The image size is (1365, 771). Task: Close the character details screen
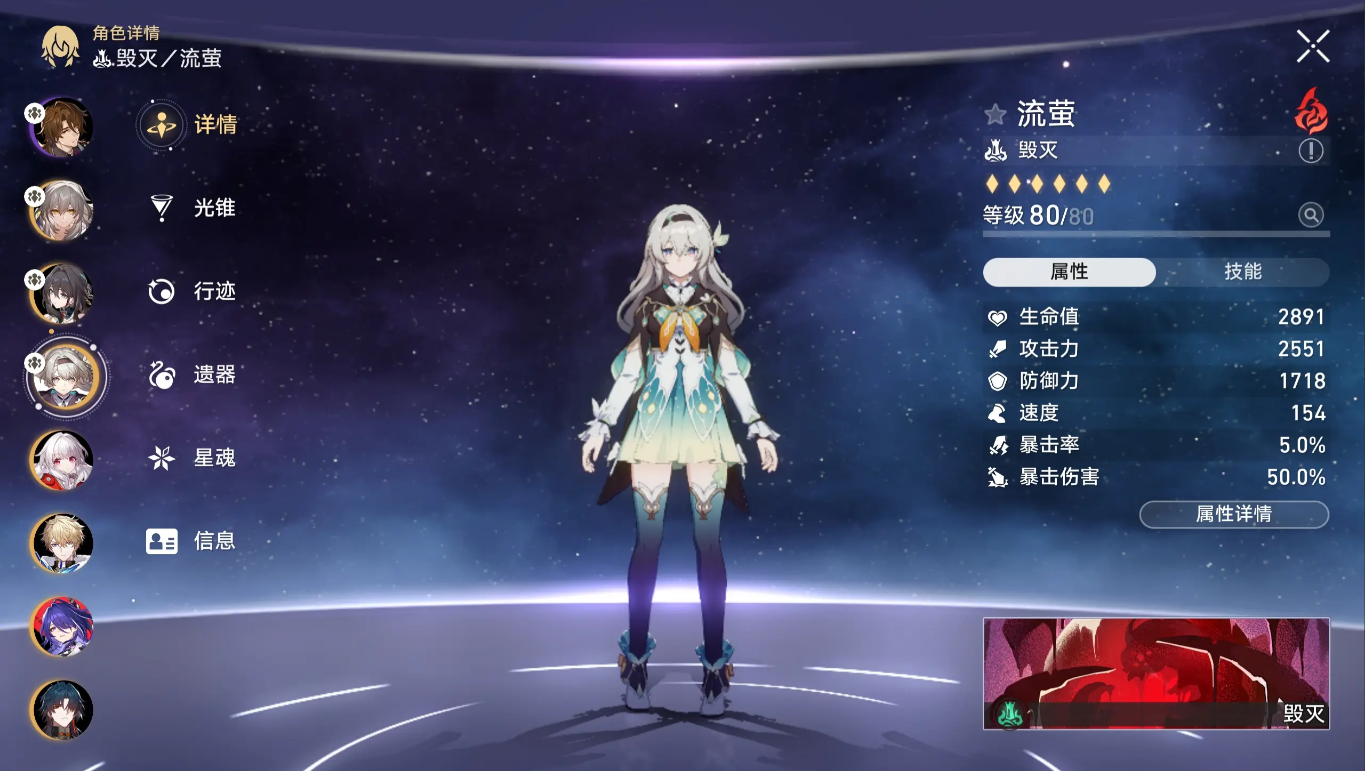coord(1312,46)
